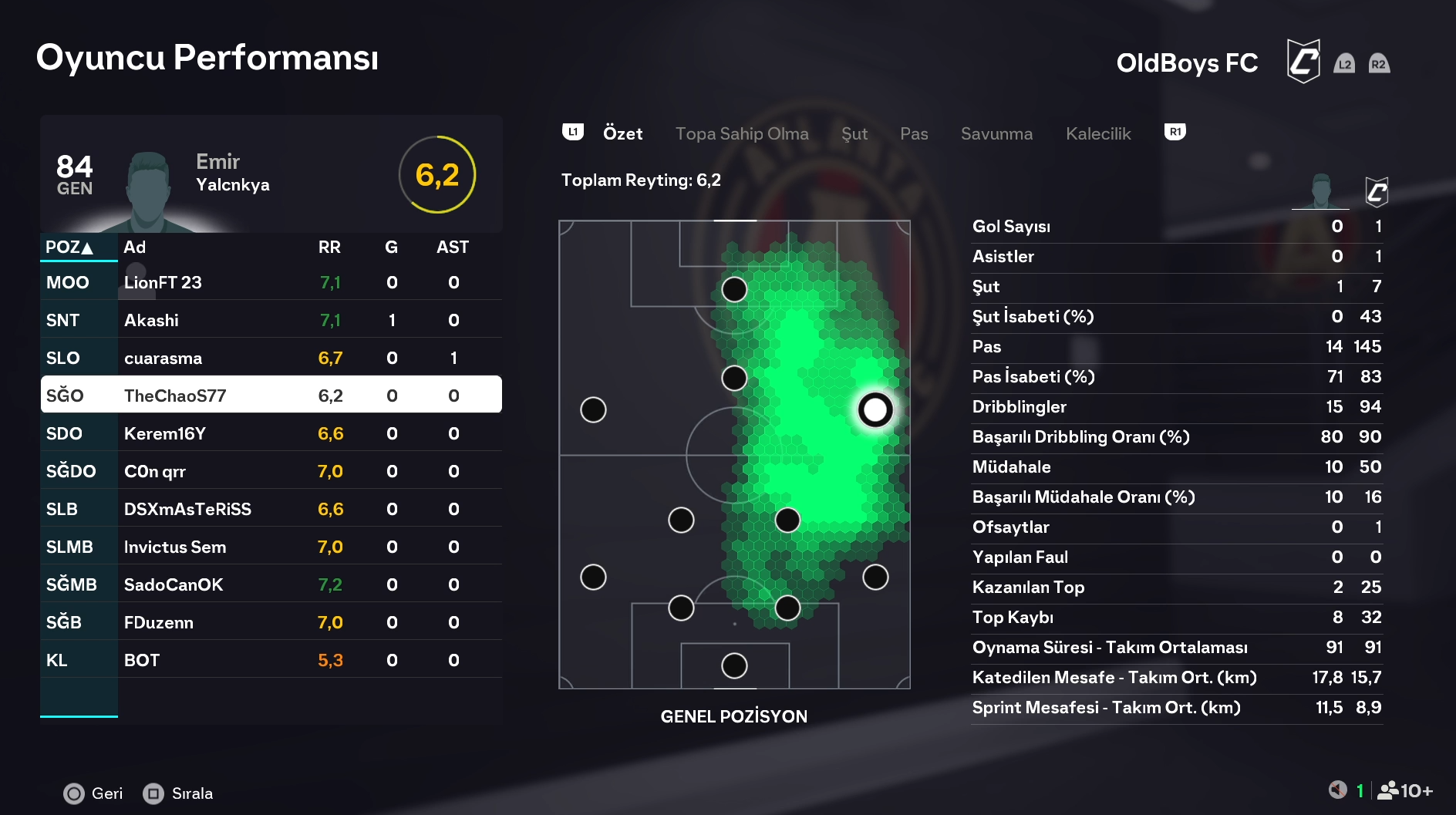Select Invictus Sem player row
1456x815 pixels.
click(271, 547)
